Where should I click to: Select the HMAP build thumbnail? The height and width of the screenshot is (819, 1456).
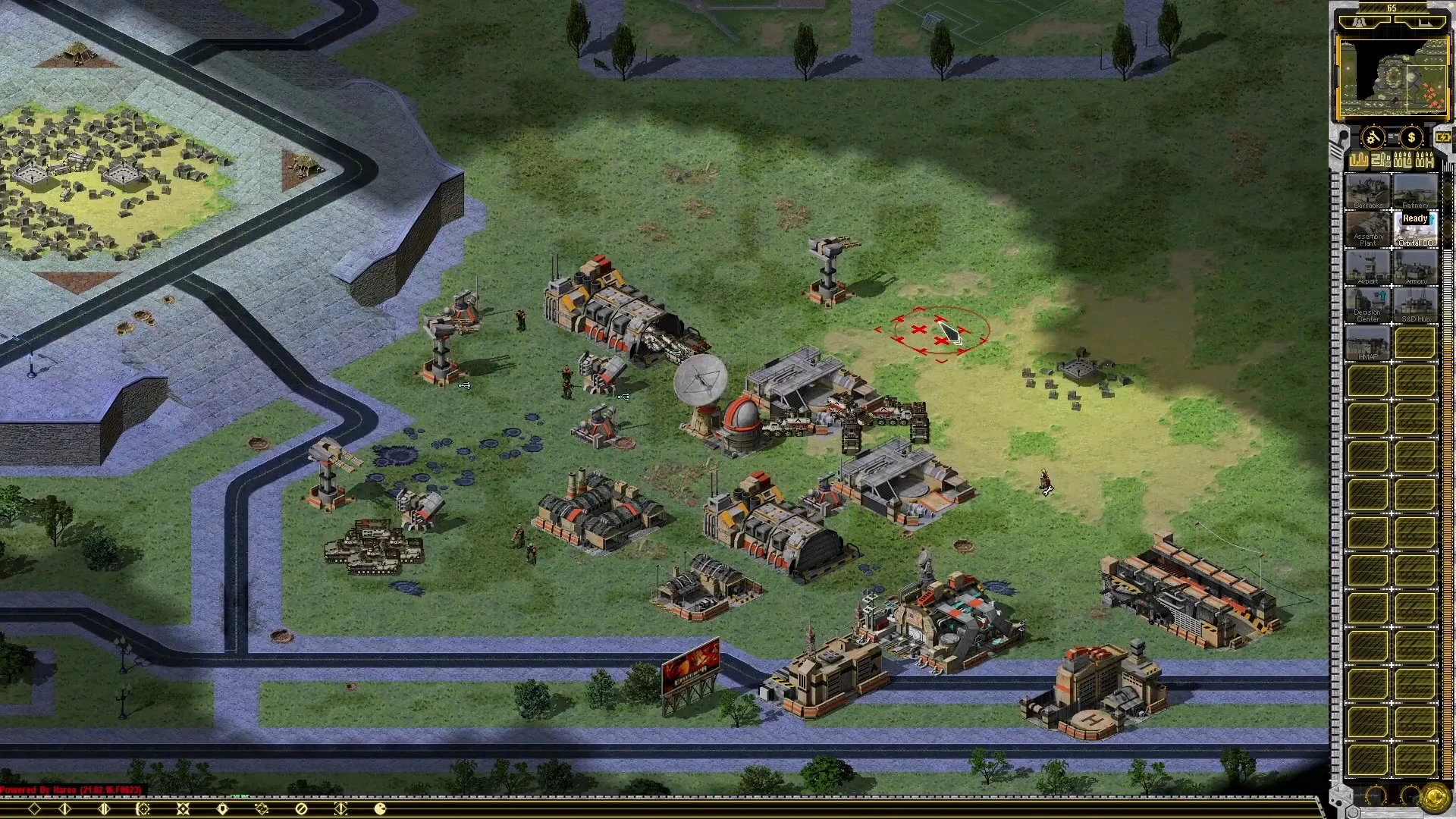tap(1367, 340)
